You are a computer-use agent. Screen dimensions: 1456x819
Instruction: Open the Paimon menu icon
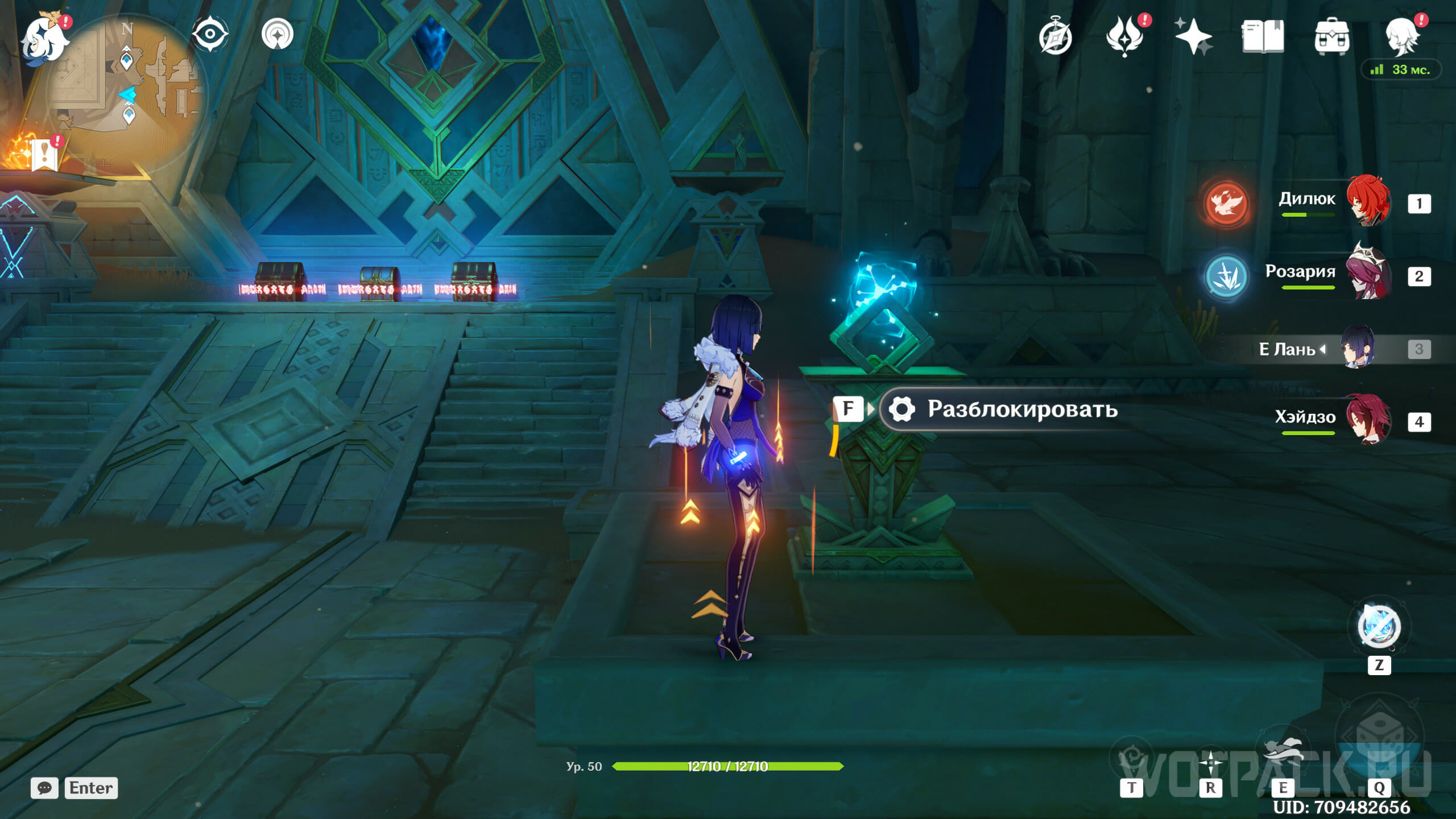click(x=44, y=39)
